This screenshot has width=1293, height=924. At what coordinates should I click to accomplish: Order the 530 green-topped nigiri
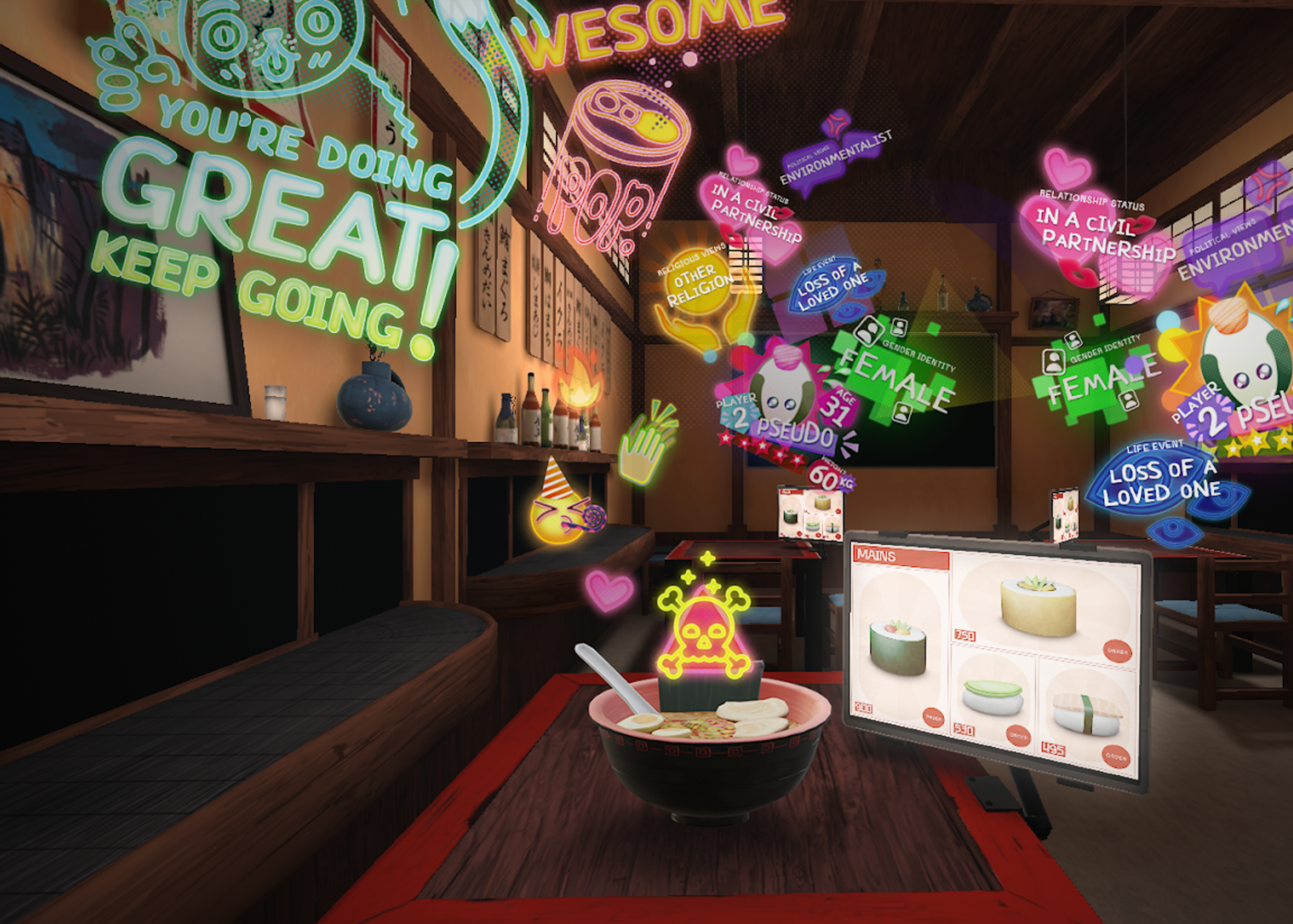tap(1018, 736)
